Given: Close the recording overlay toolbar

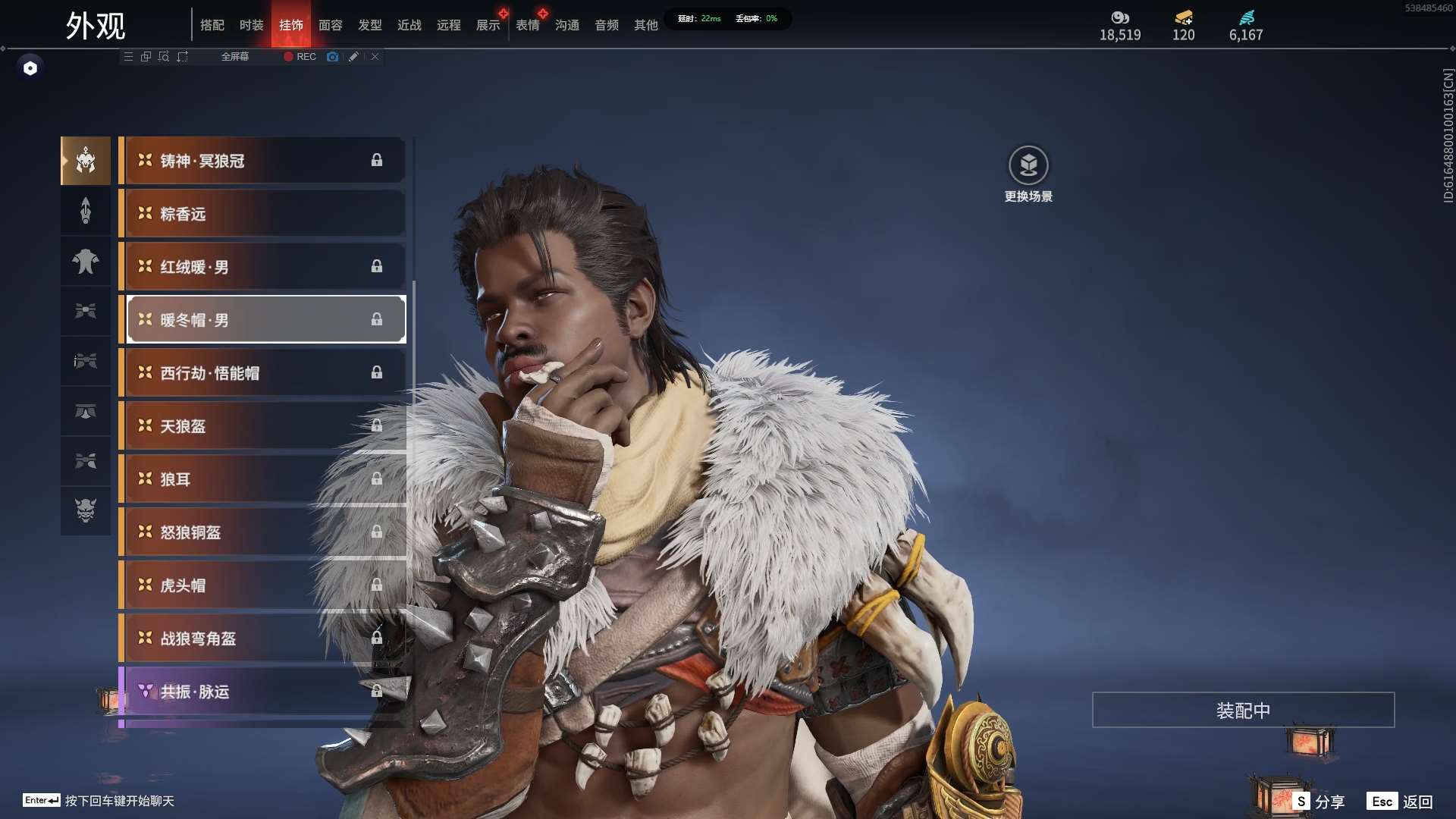Looking at the screenshot, I should (375, 57).
